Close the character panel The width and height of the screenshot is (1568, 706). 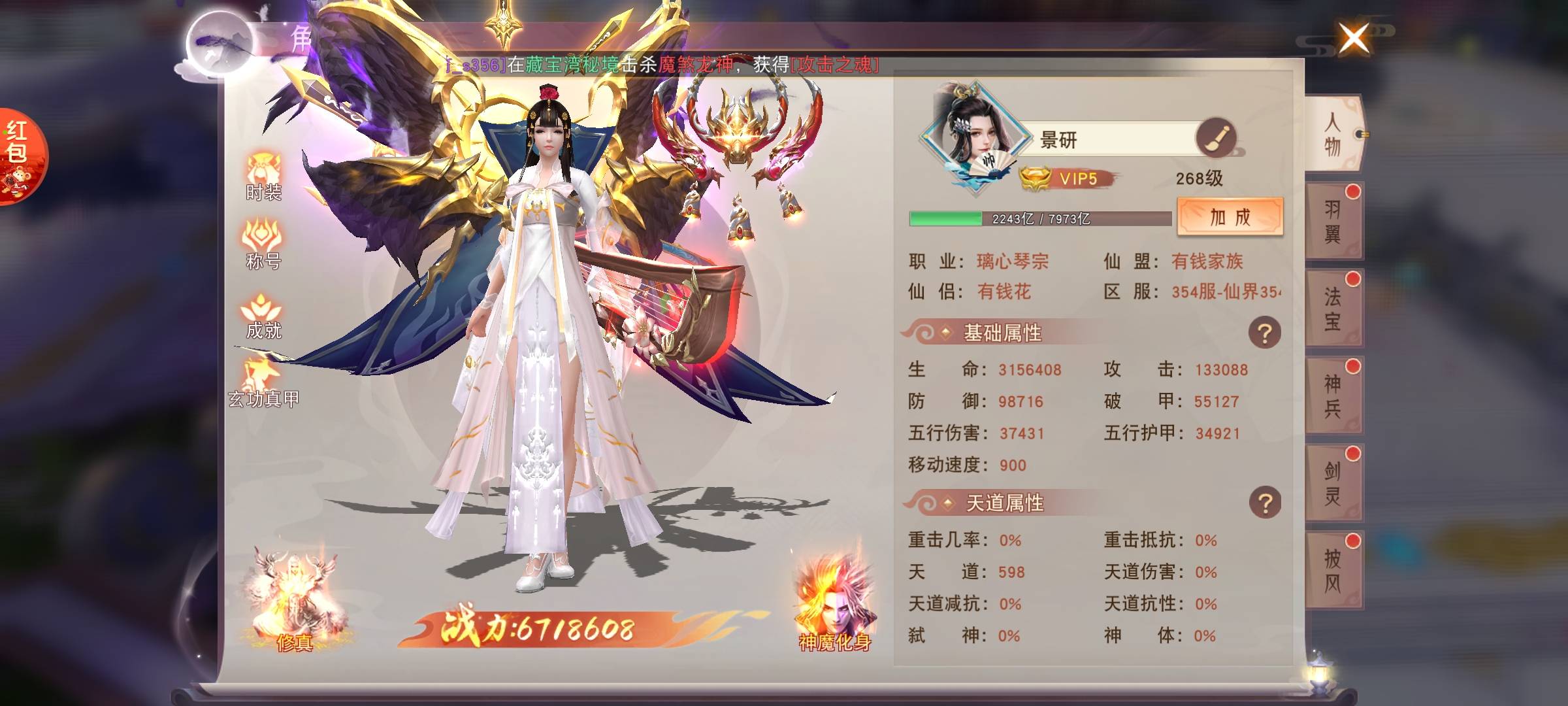[x=1354, y=38]
